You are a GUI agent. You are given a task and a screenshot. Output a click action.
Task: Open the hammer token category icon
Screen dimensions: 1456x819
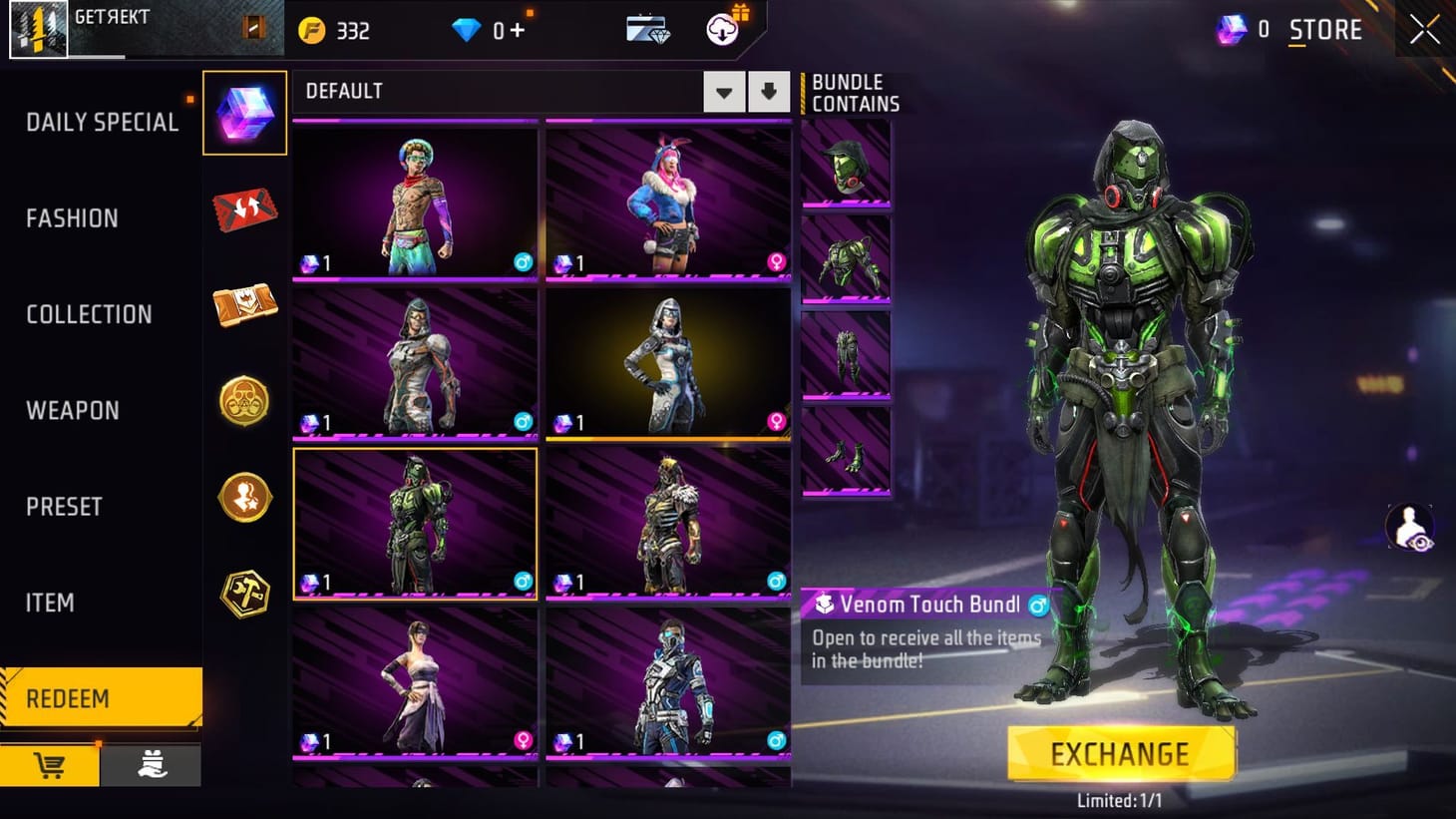point(244,593)
